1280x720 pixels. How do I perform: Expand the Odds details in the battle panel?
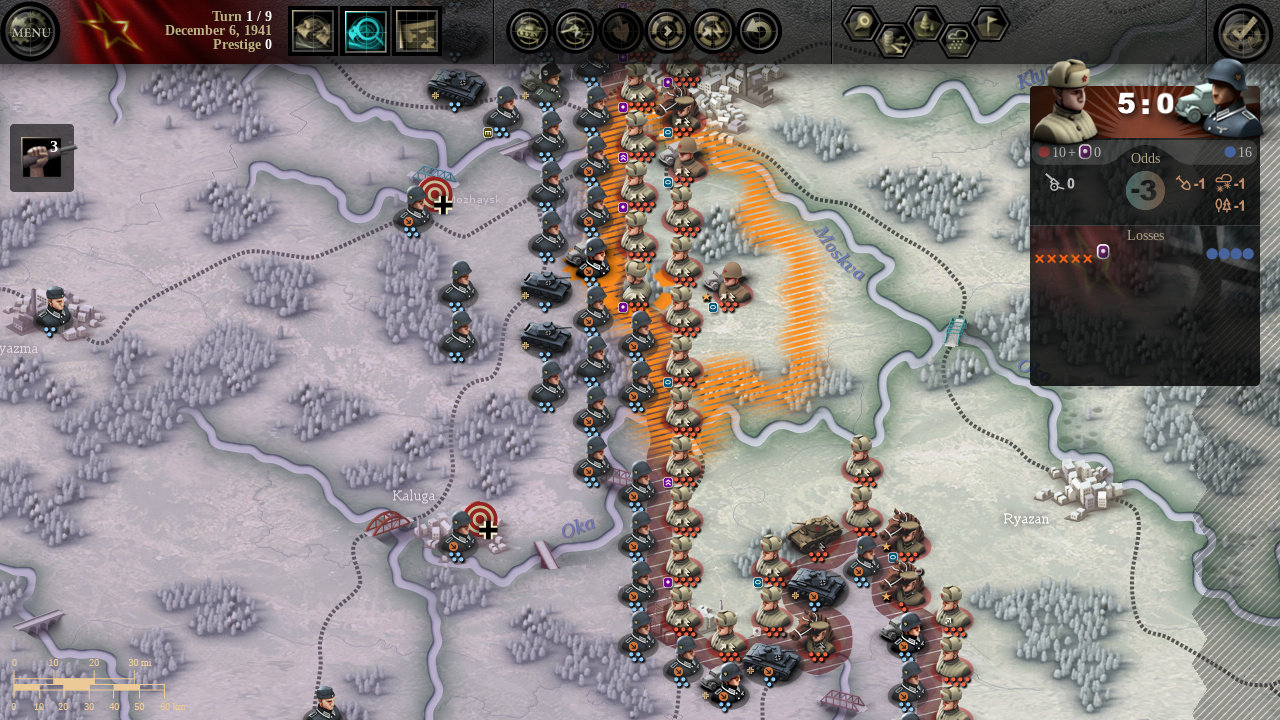[1144, 158]
